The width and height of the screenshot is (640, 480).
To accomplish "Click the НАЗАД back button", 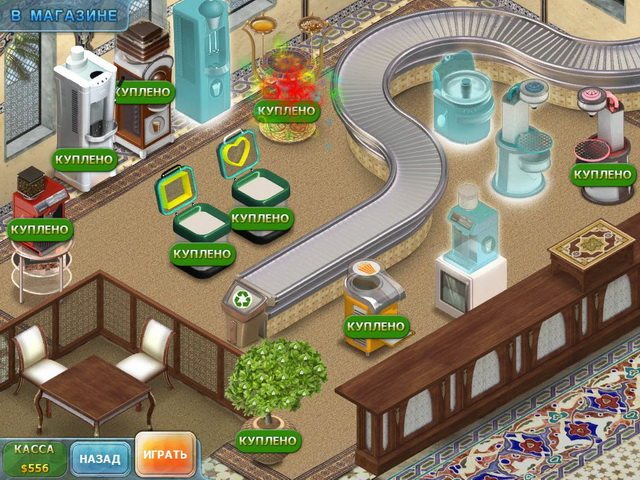I will coord(100,459).
